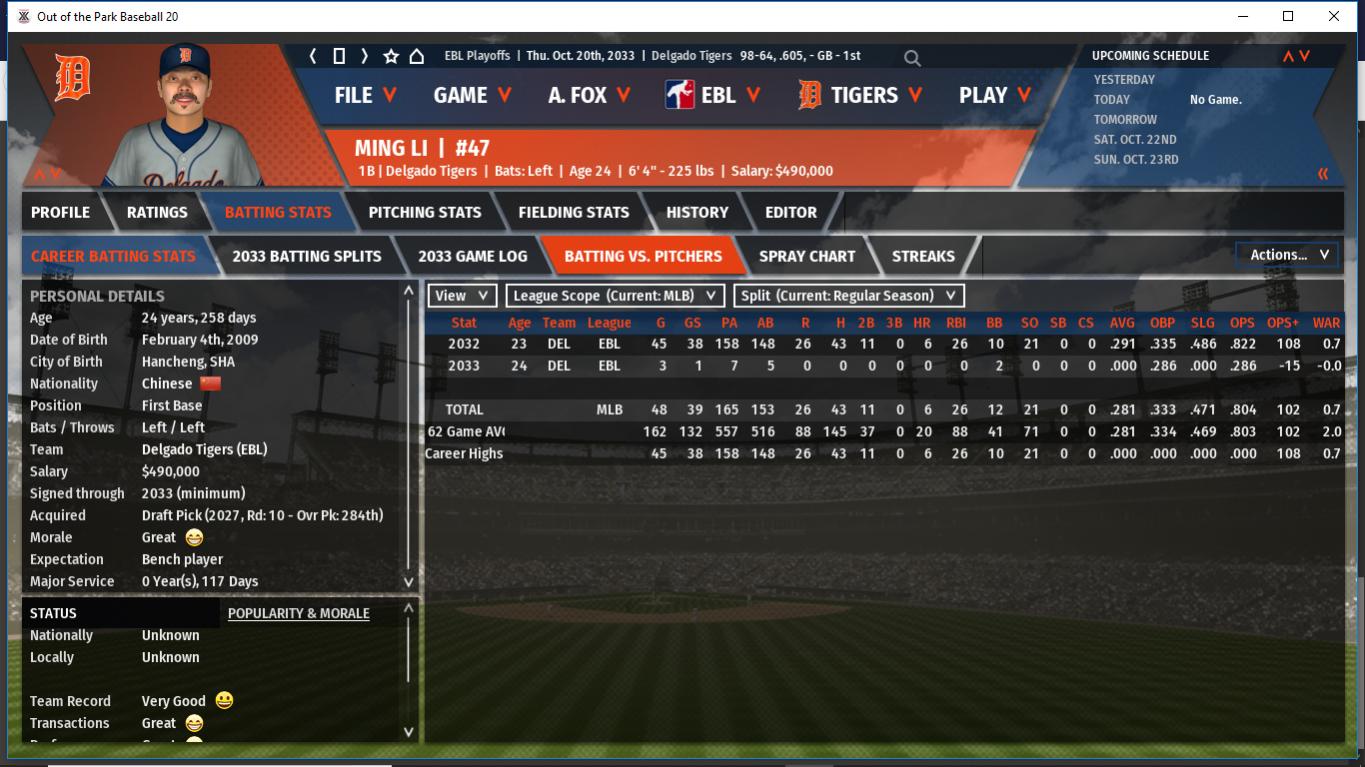This screenshot has width=1365, height=767.
Task: View 2033 BATTING SPLITS
Action: tap(306, 256)
